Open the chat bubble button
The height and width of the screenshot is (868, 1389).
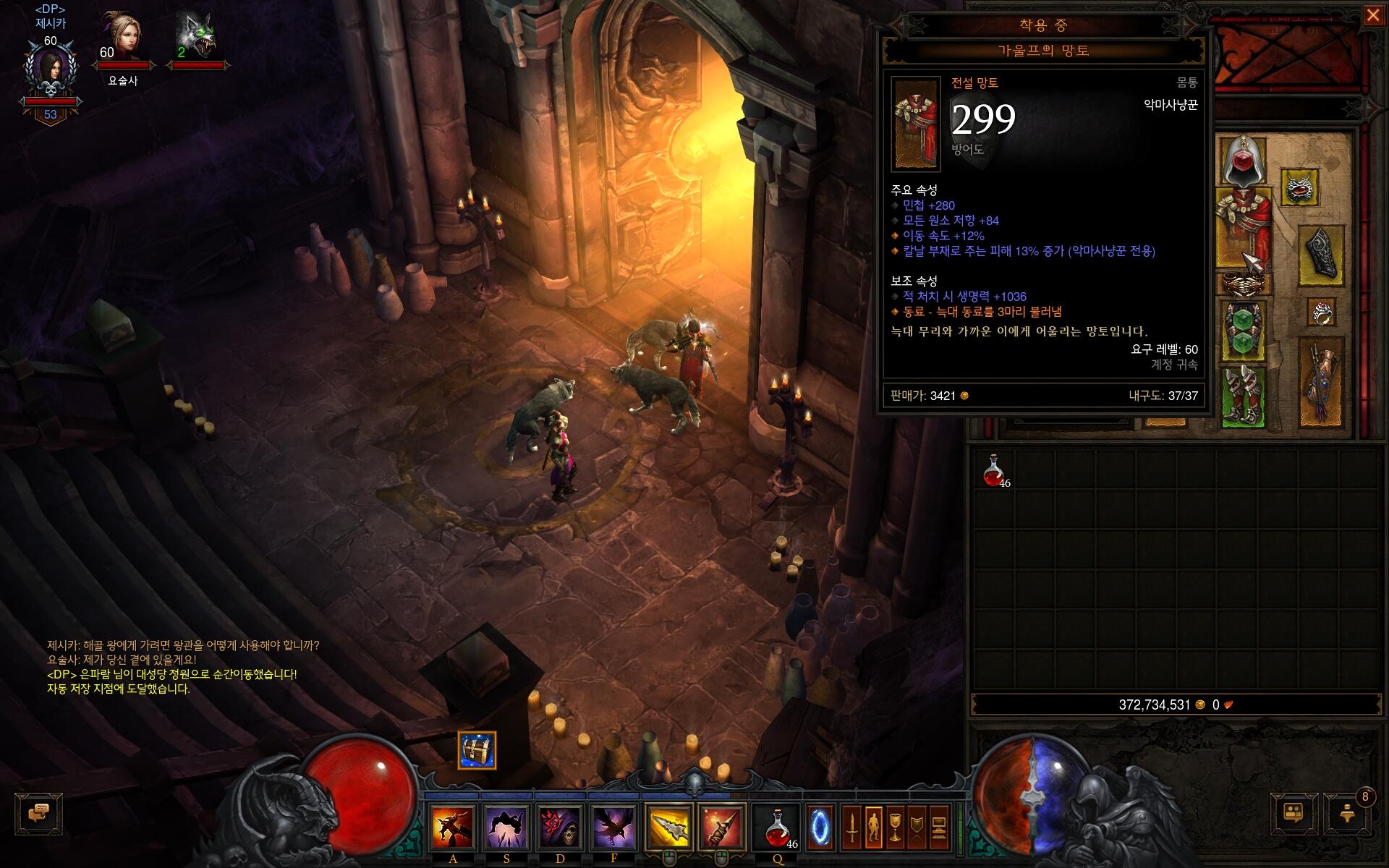pyautogui.click(x=38, y=813)
